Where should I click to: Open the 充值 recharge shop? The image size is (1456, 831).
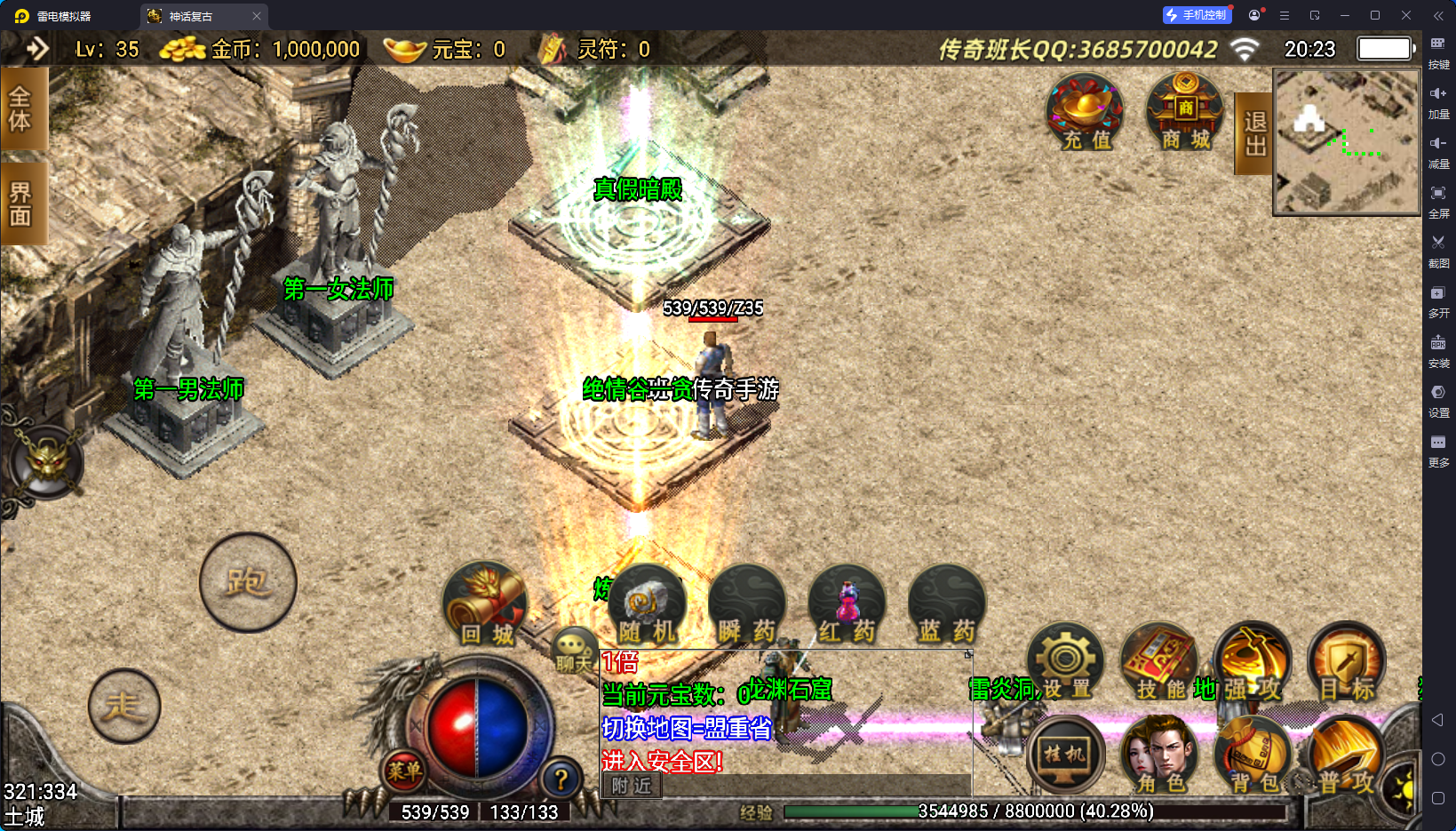(1085, 113)
